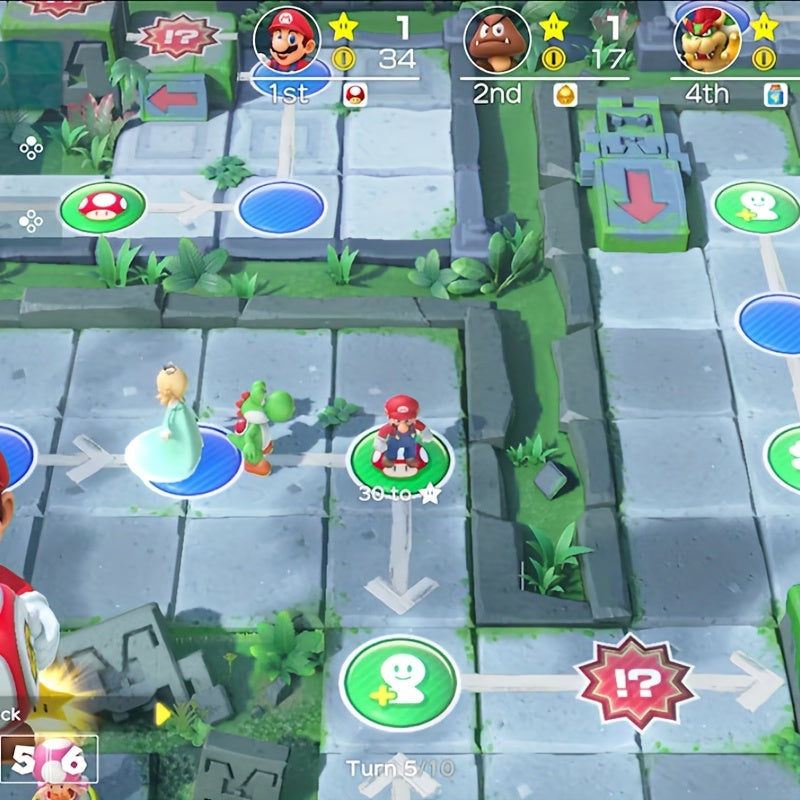Click Goomba's golden item icon
The image size is (800, 800).
(x=563, y=95)
